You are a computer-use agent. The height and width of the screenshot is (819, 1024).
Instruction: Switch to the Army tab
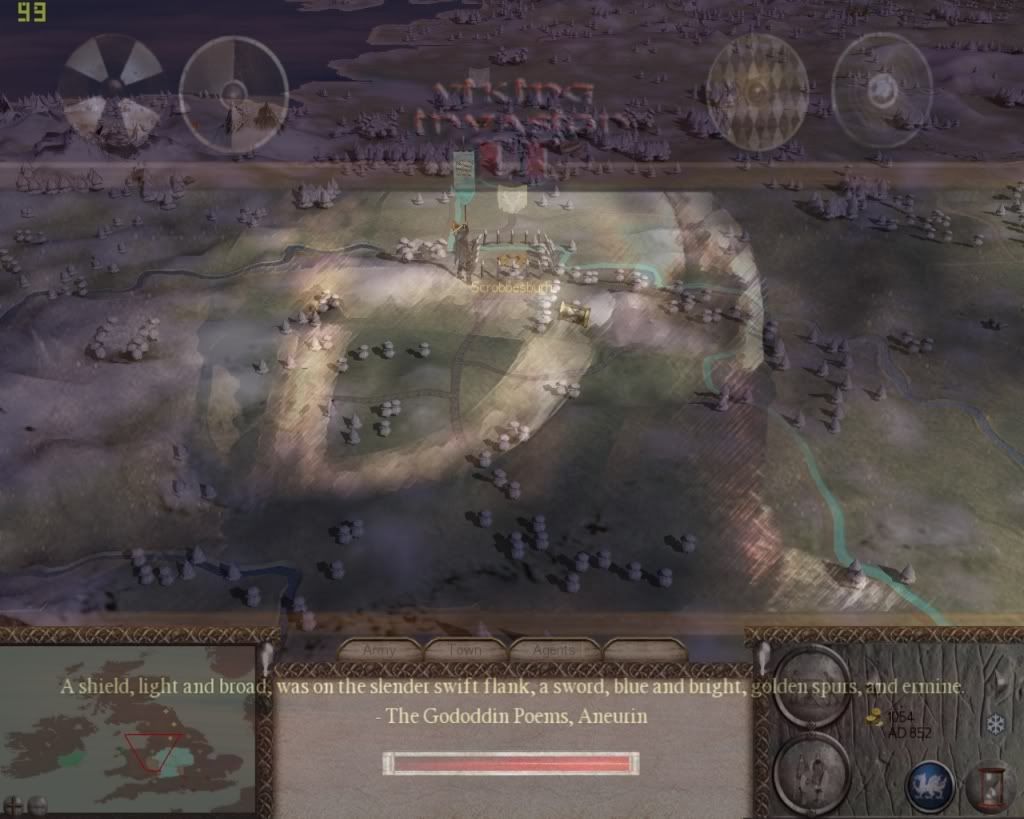[x=380, y=650]
